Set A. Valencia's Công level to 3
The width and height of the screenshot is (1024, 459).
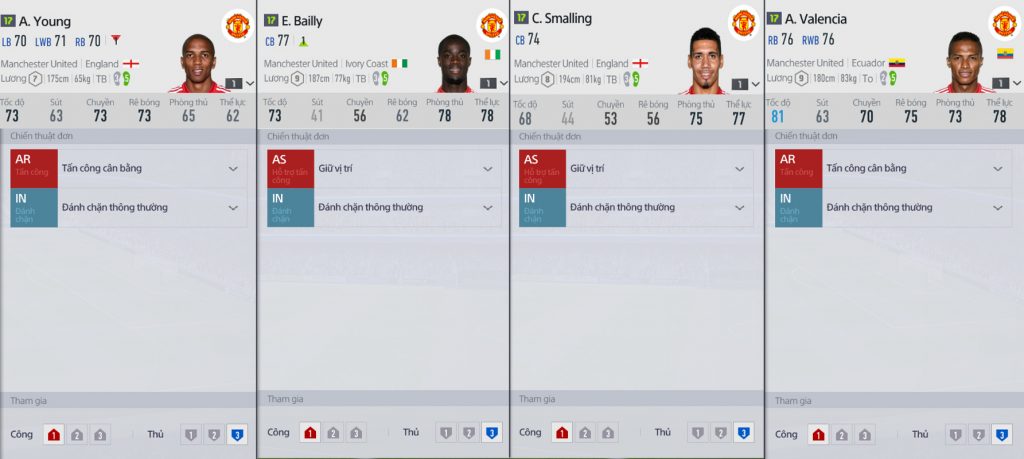pyautogui.click(x=865, y=435)
